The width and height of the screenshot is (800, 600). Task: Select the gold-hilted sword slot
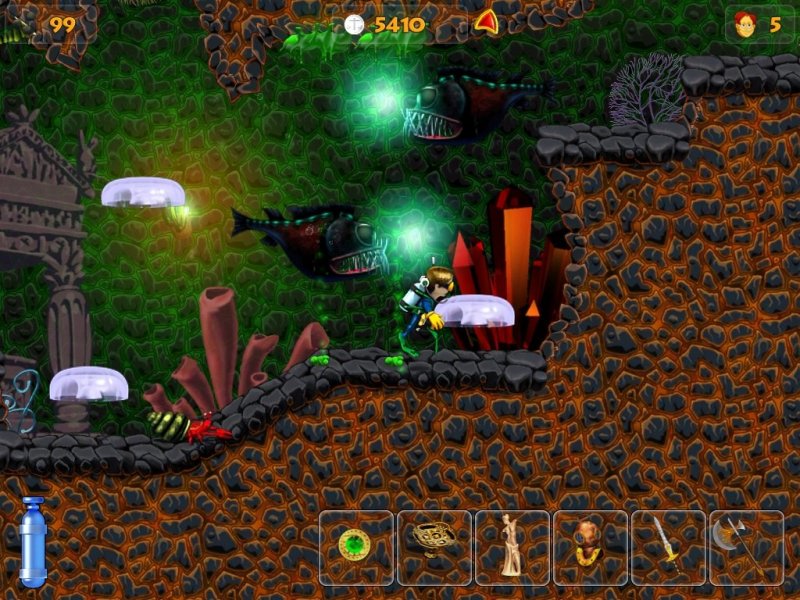click(x=668, y=547)
